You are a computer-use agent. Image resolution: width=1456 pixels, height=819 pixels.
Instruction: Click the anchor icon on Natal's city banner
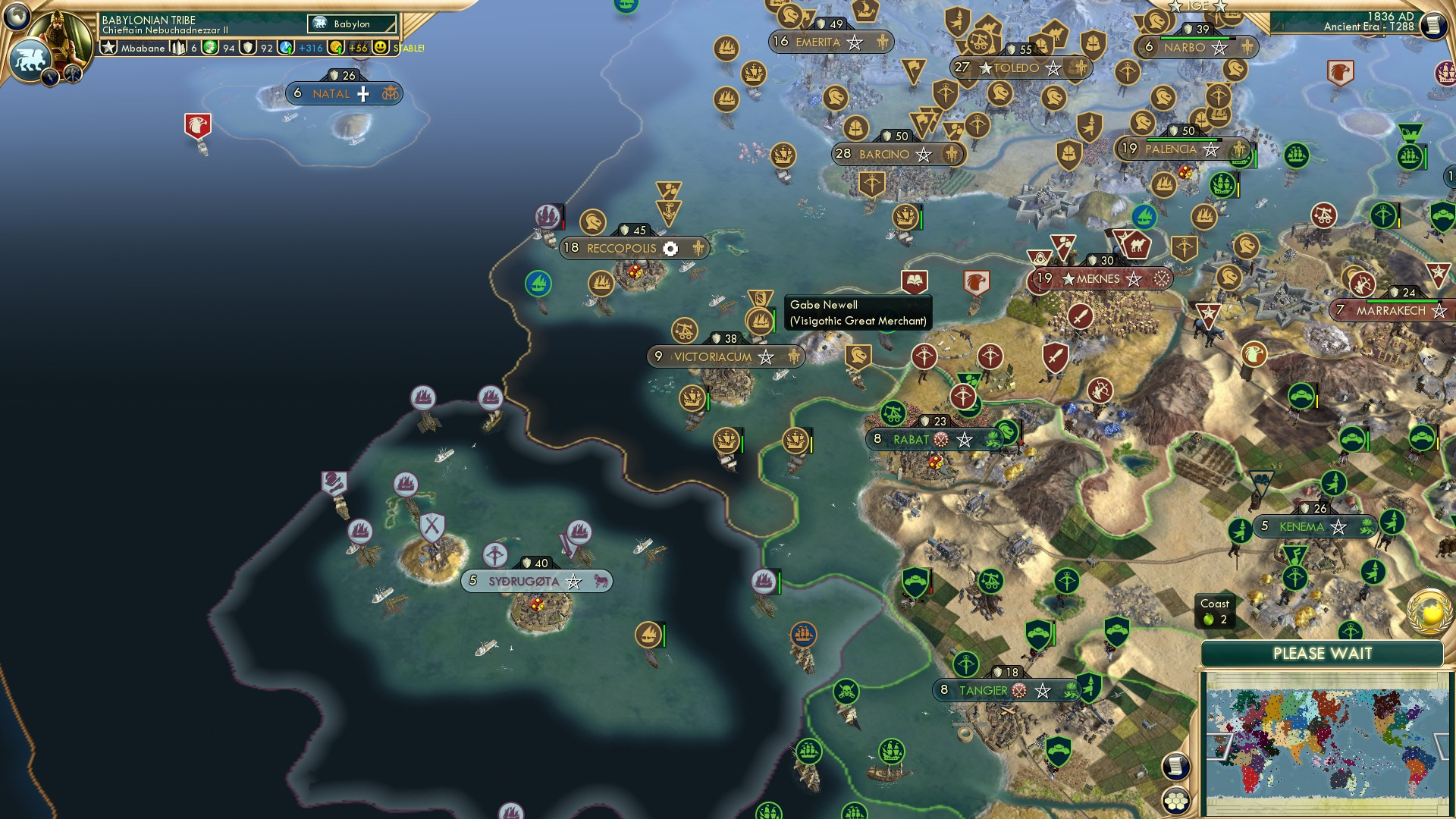click(391, 93)
